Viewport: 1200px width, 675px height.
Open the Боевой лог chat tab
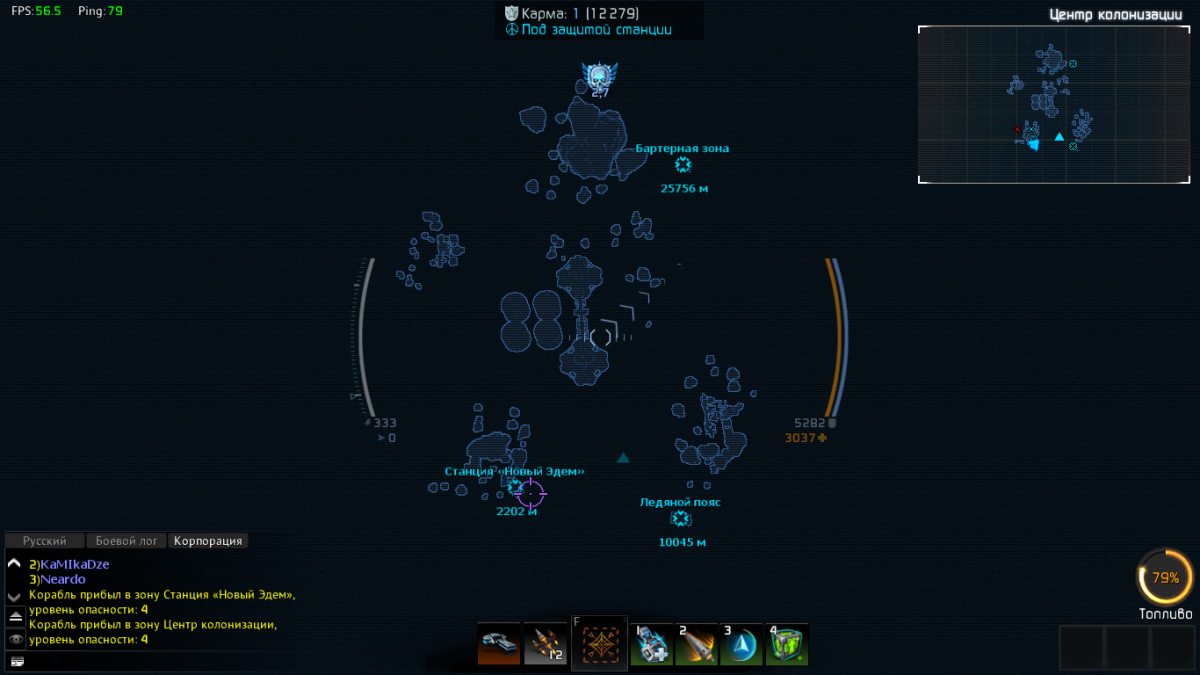[x=126, y=541]
